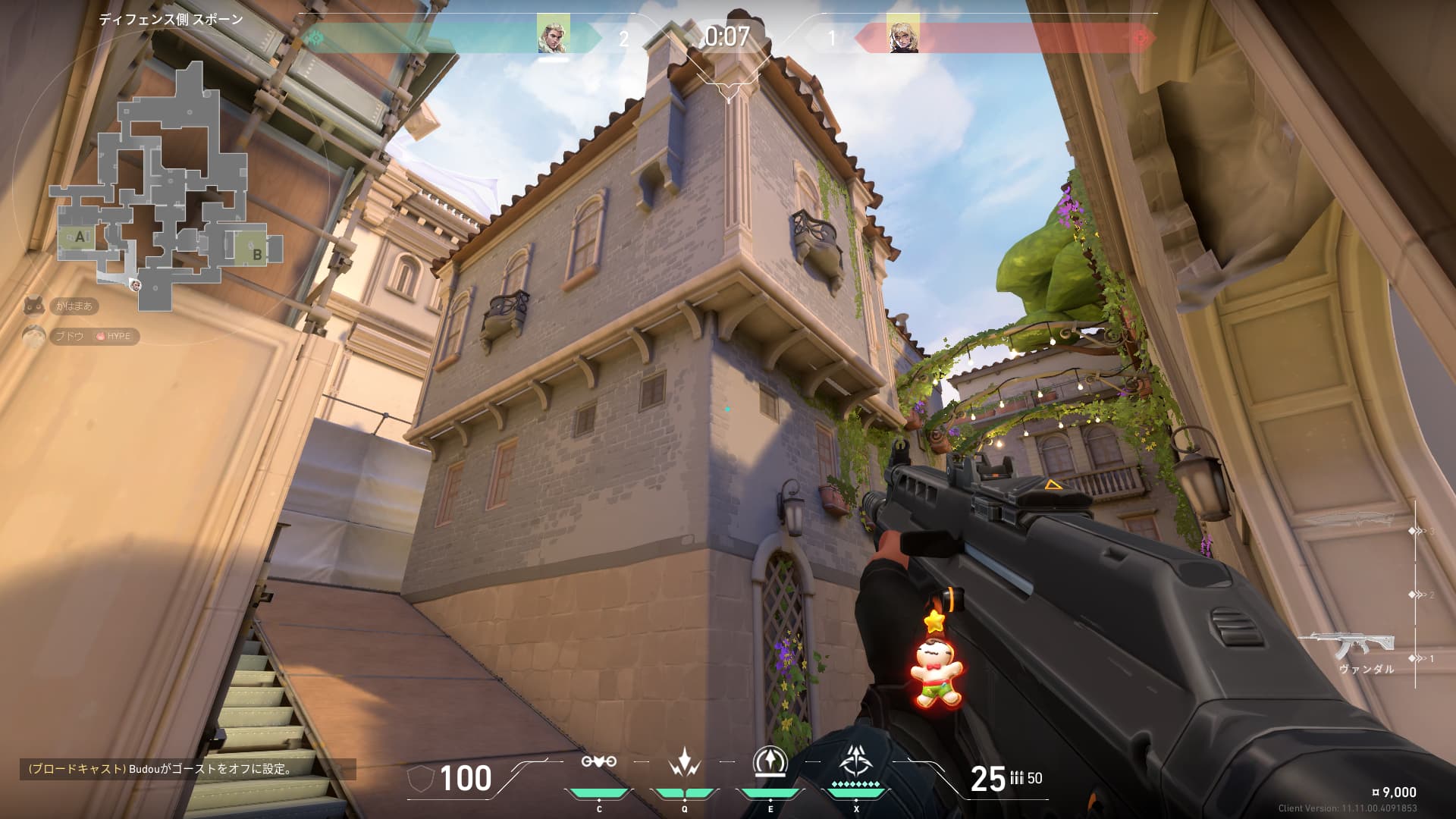Use the Q ability icon
The height and width of the screenshot is (819, 1456).
(x=684, y=763)
